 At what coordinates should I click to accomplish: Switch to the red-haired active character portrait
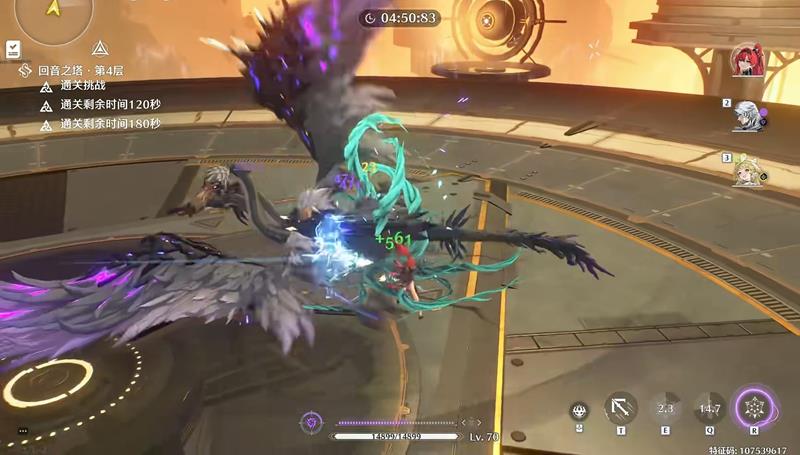pos(745,59)
